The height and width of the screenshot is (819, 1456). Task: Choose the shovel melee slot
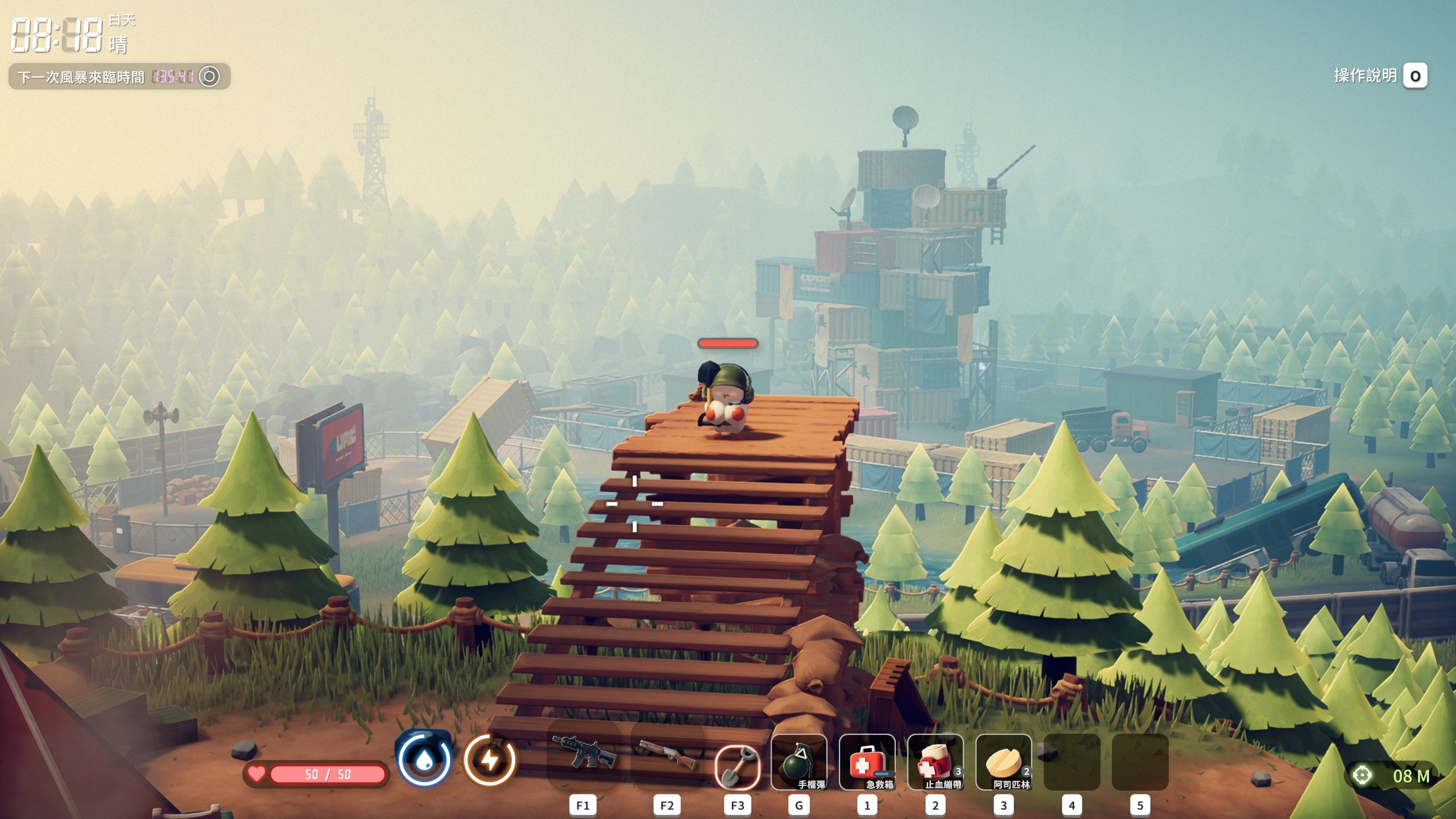[x=737, y=767]
